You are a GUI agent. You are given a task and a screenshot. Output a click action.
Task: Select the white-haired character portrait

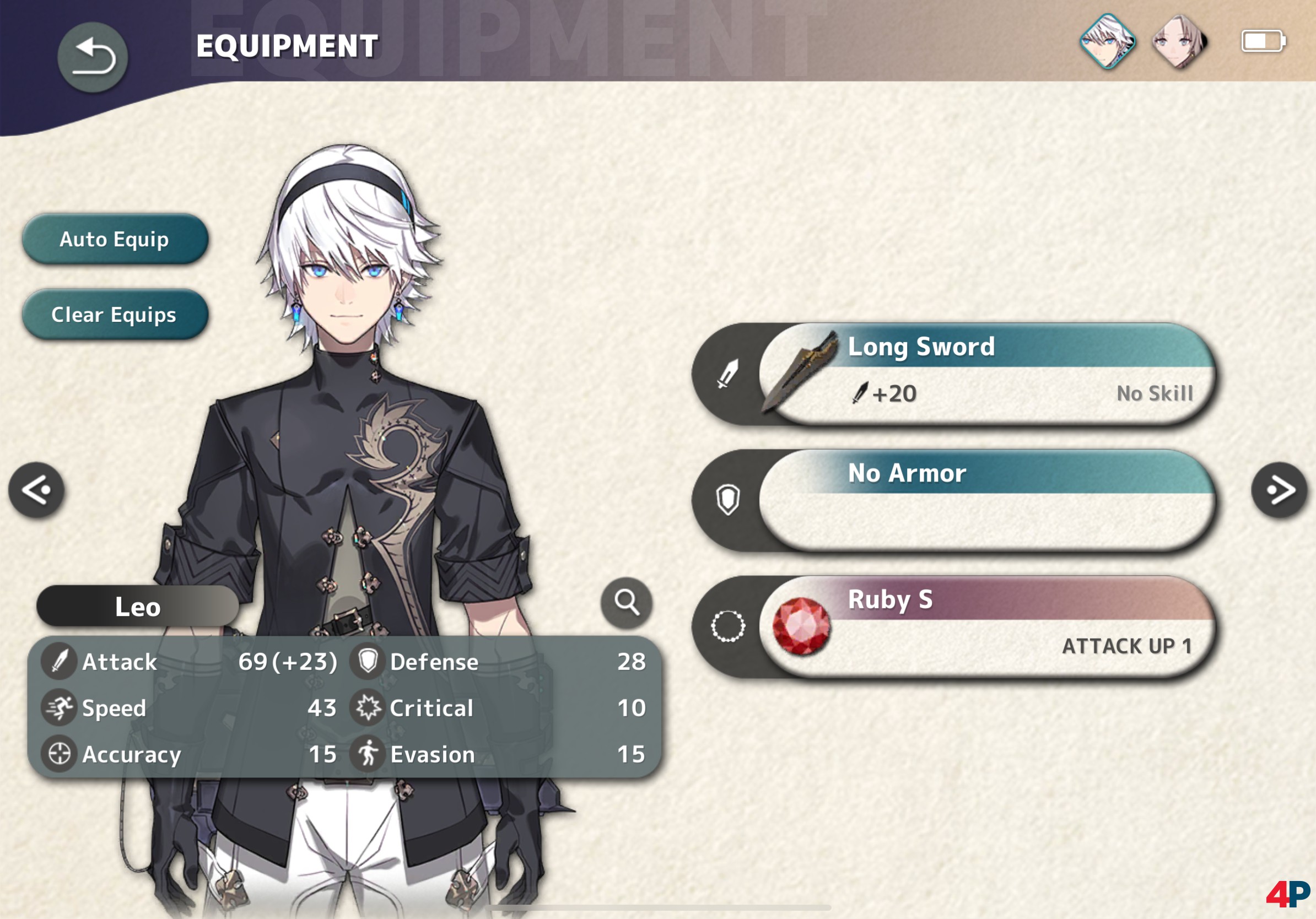click(x=1107, y=41)
